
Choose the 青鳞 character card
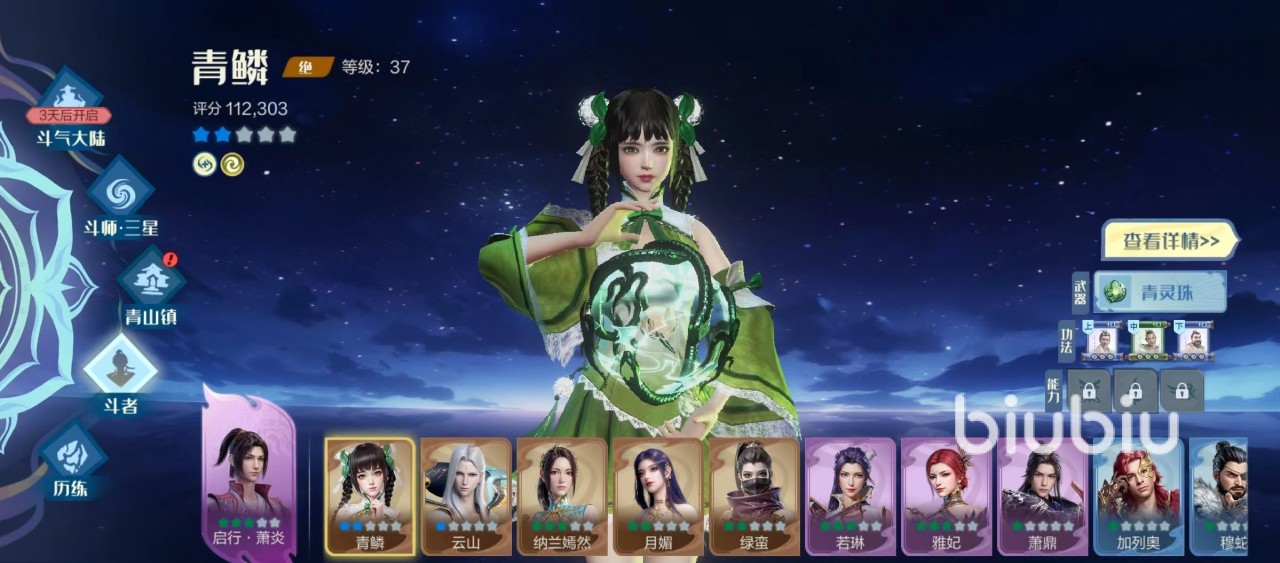[370, 495]
